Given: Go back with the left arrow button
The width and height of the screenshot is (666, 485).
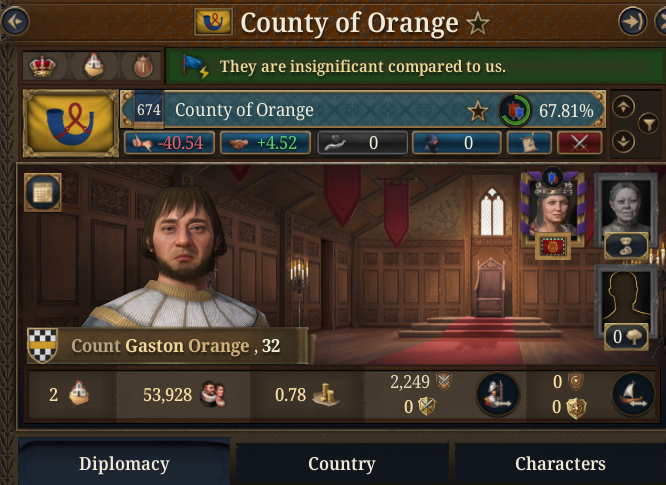Looking at the screenshot, I should [x=13, y=21].
